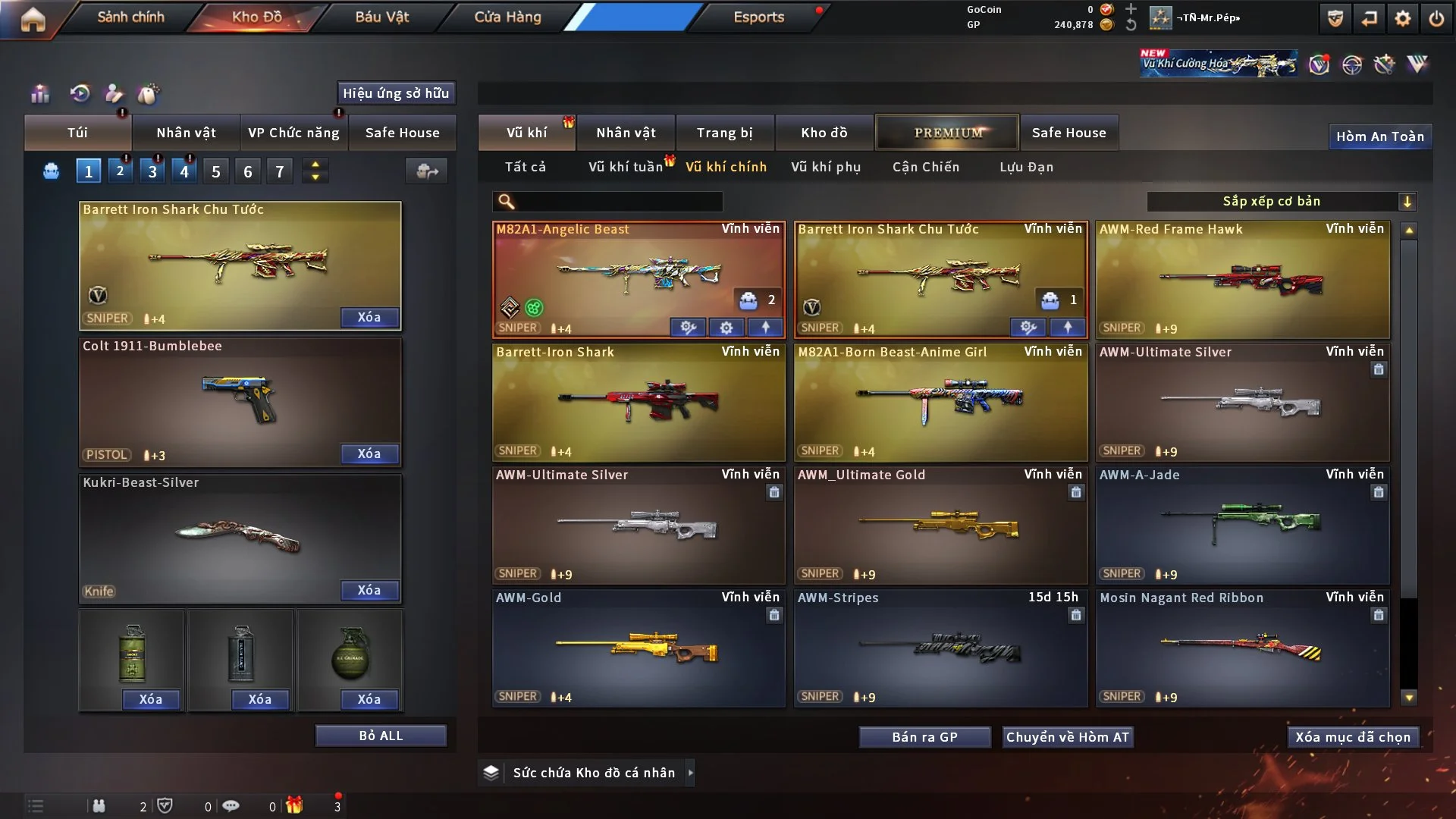Open the Cửa Hàng shop menu

tap(507, 17)
